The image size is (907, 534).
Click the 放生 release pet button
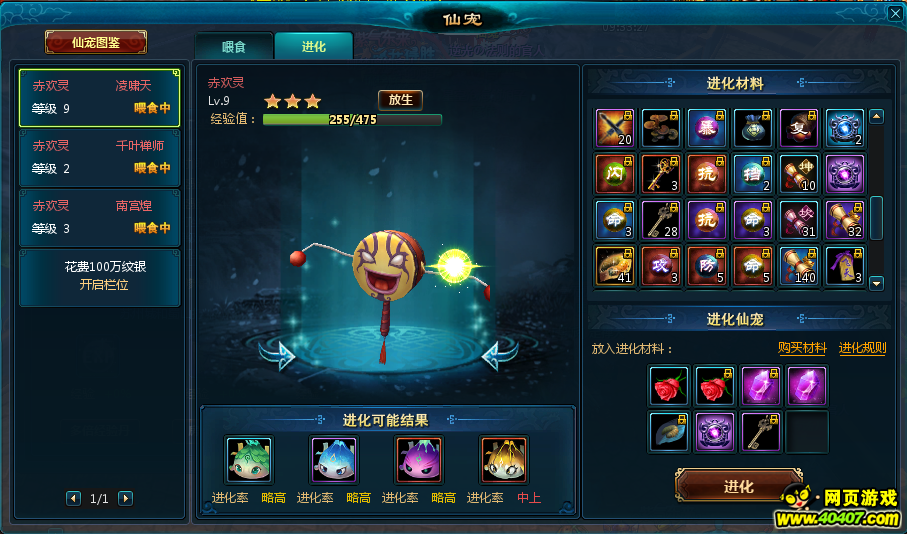400,100
